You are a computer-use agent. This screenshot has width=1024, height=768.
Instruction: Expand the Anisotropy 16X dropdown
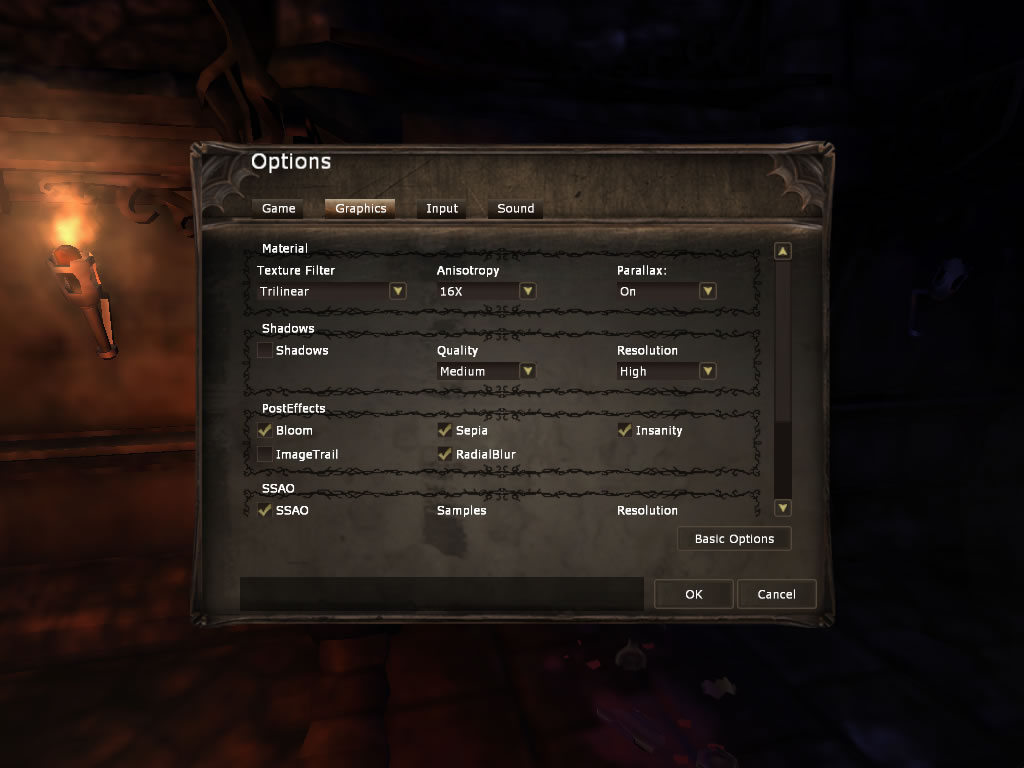527,291
